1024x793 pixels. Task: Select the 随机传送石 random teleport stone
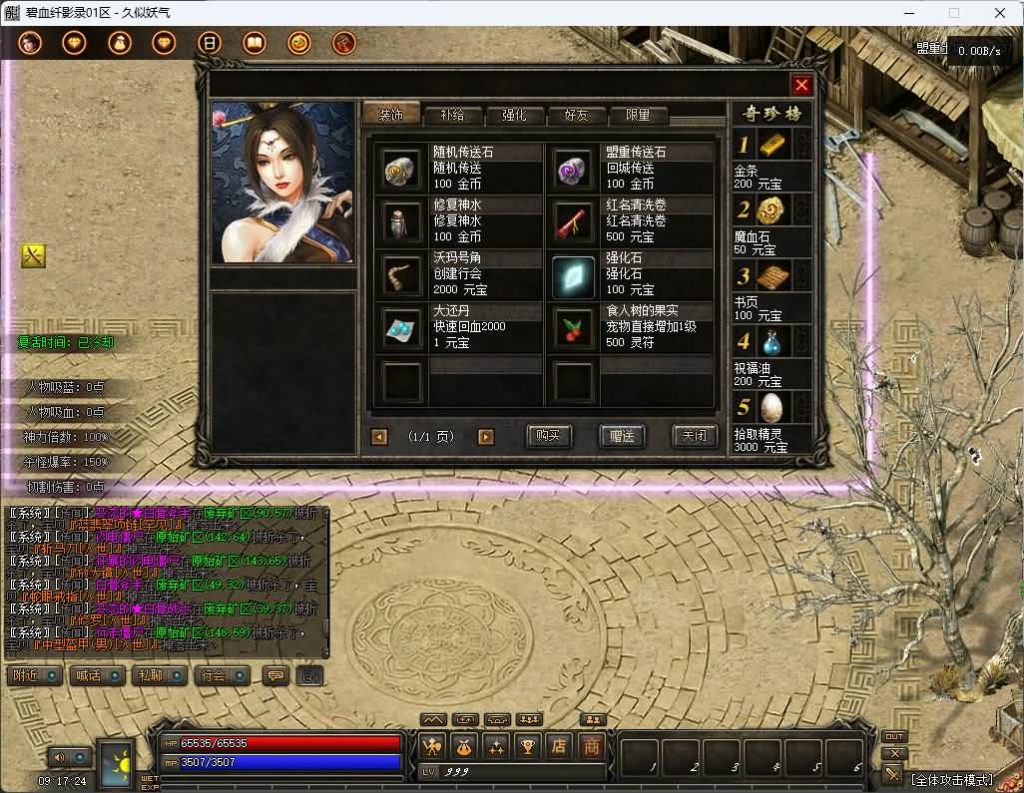click(x=402, y=169)
